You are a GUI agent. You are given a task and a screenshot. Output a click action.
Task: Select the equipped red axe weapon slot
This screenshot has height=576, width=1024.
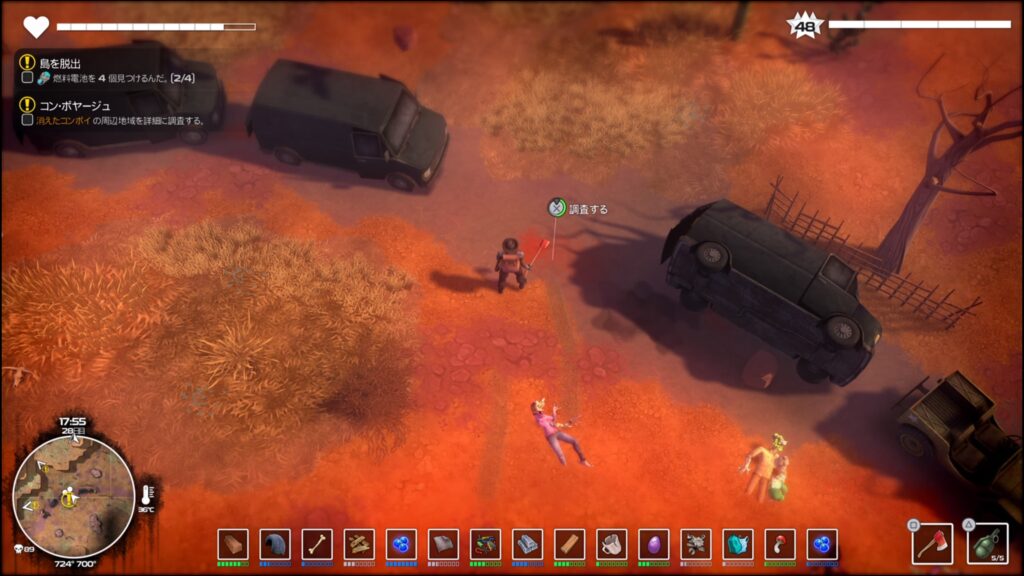(x=931, y=543)
